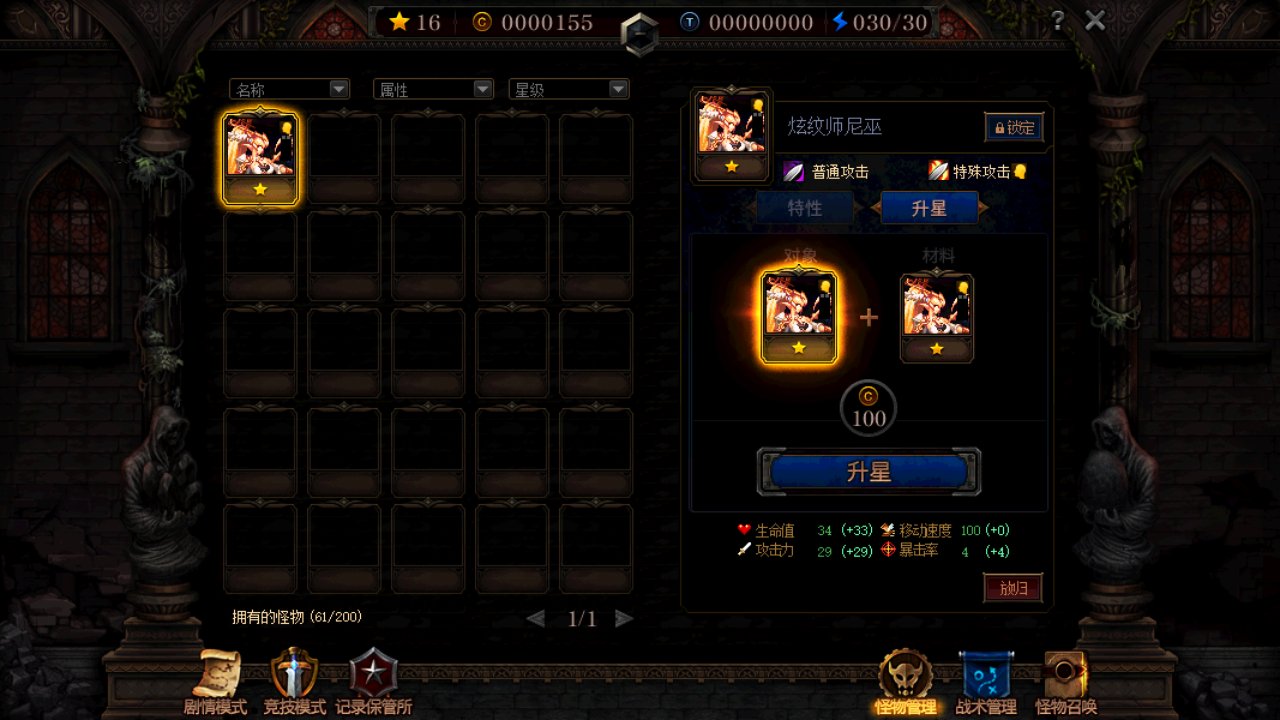Select the 升星 tab
Screen dimensions: 1280x720
(x=929, y=208)
